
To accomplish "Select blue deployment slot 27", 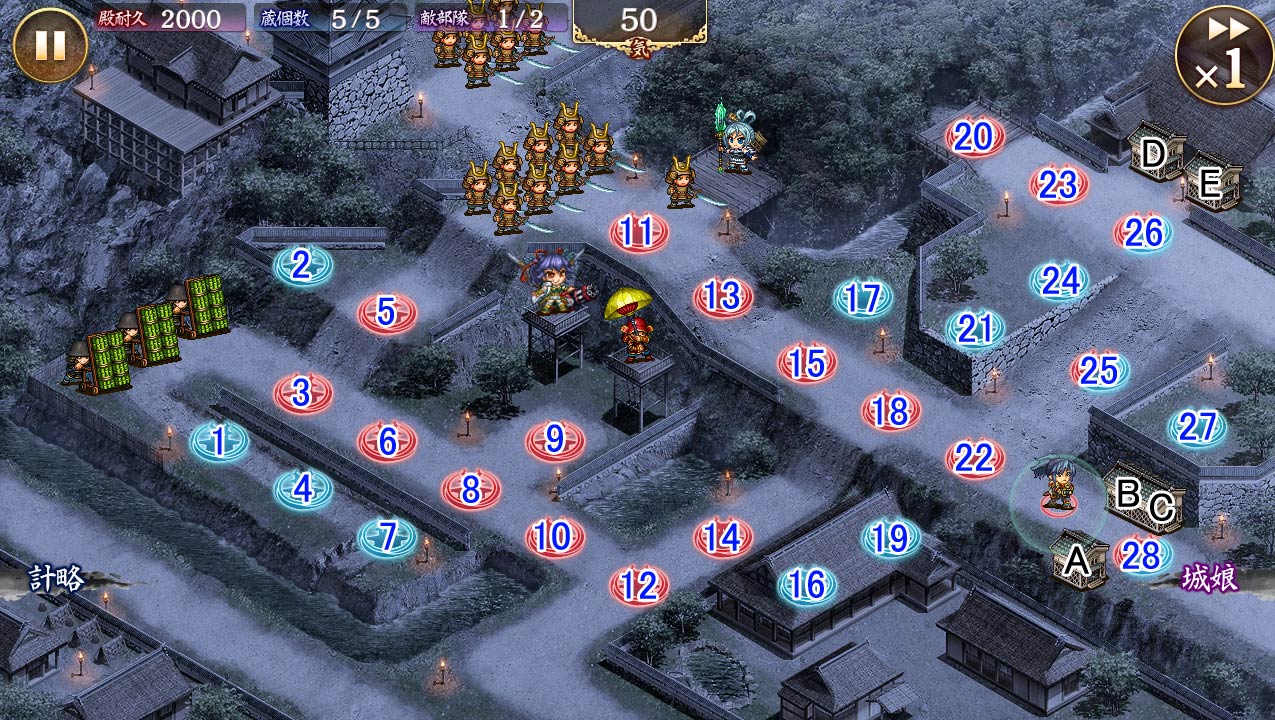I will (x=1197, y=427).
